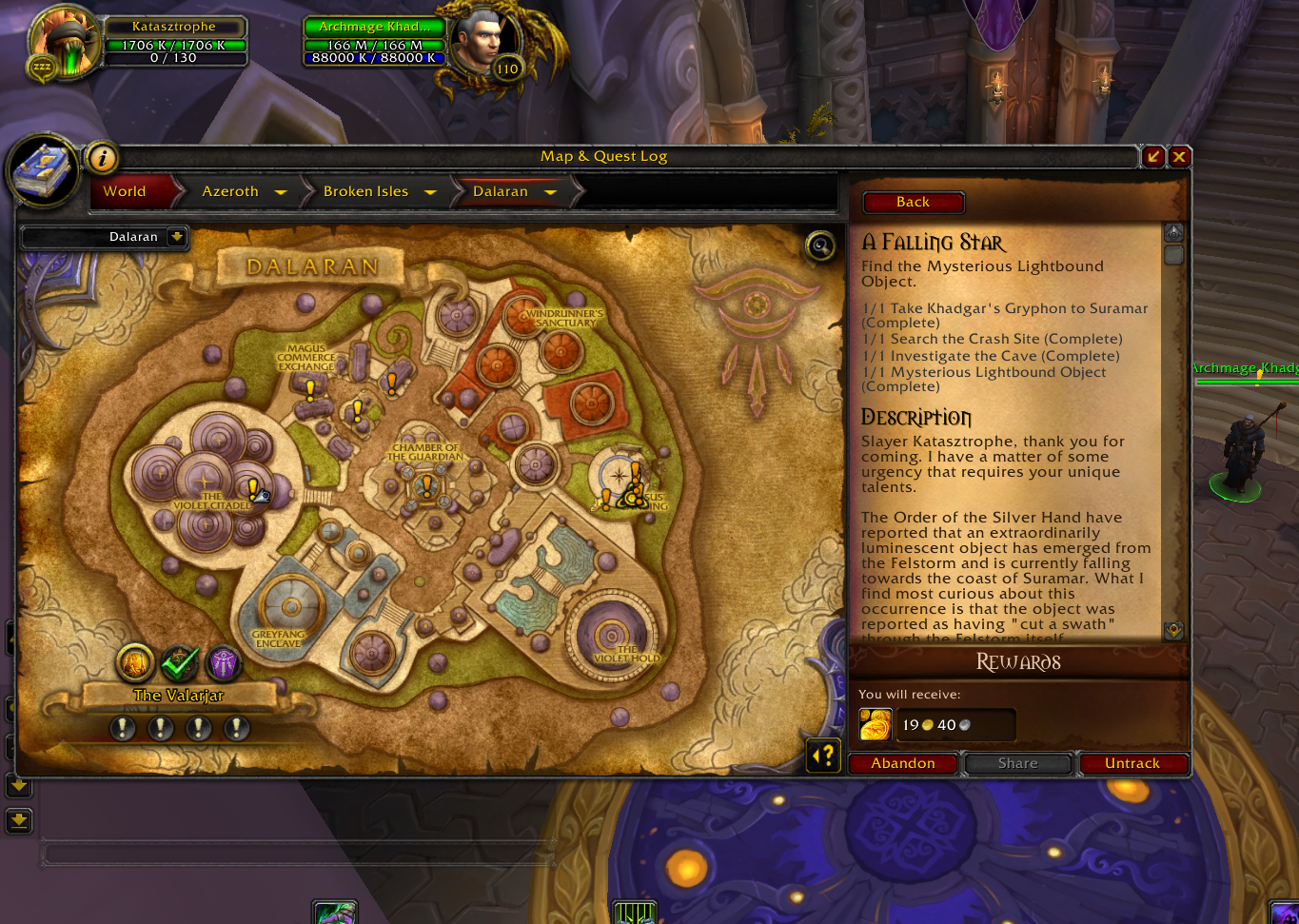
Task: Select the World breadcrumb
Action: [125, 191]
